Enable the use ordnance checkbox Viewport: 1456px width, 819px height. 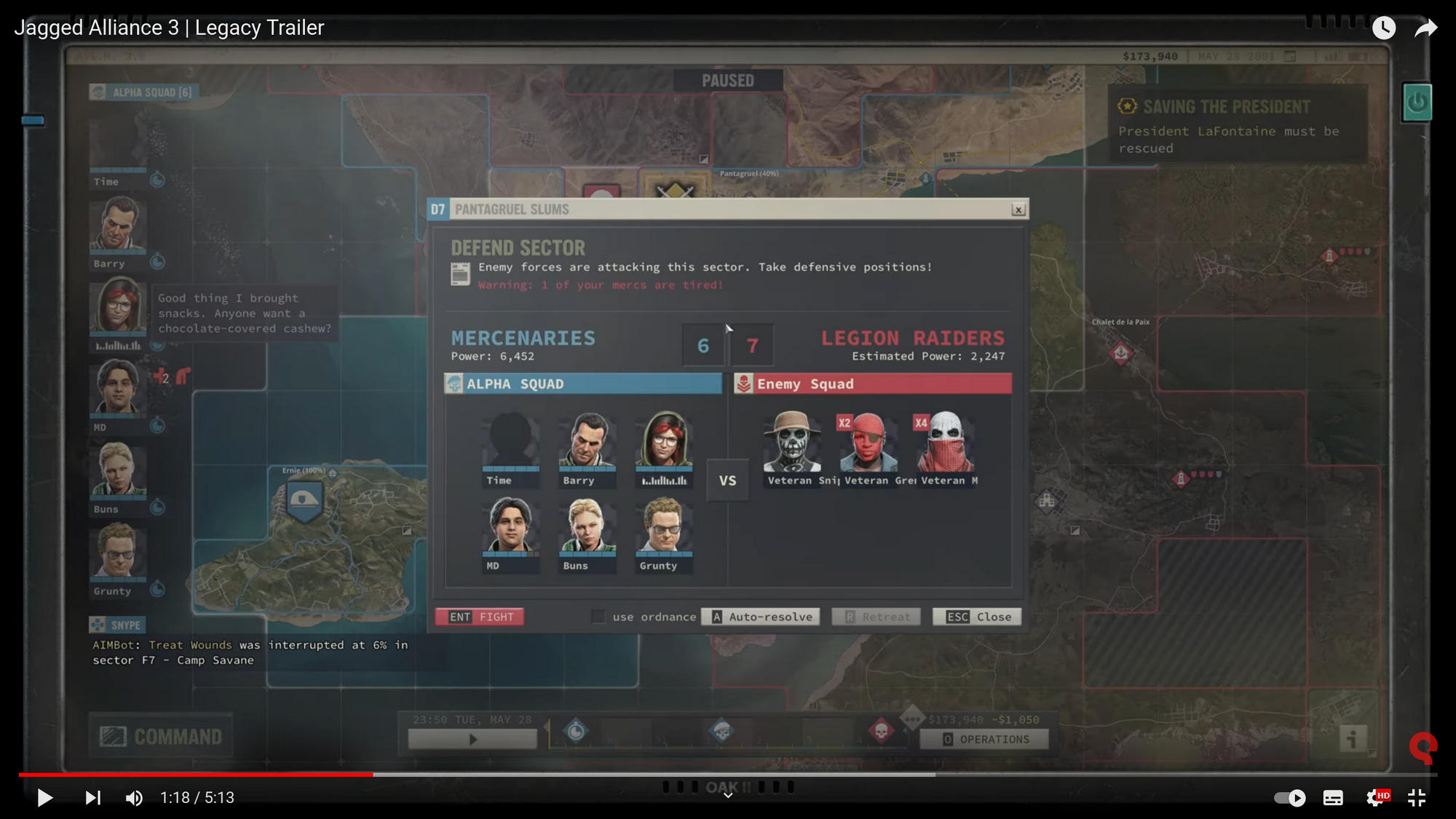point(598,617)
